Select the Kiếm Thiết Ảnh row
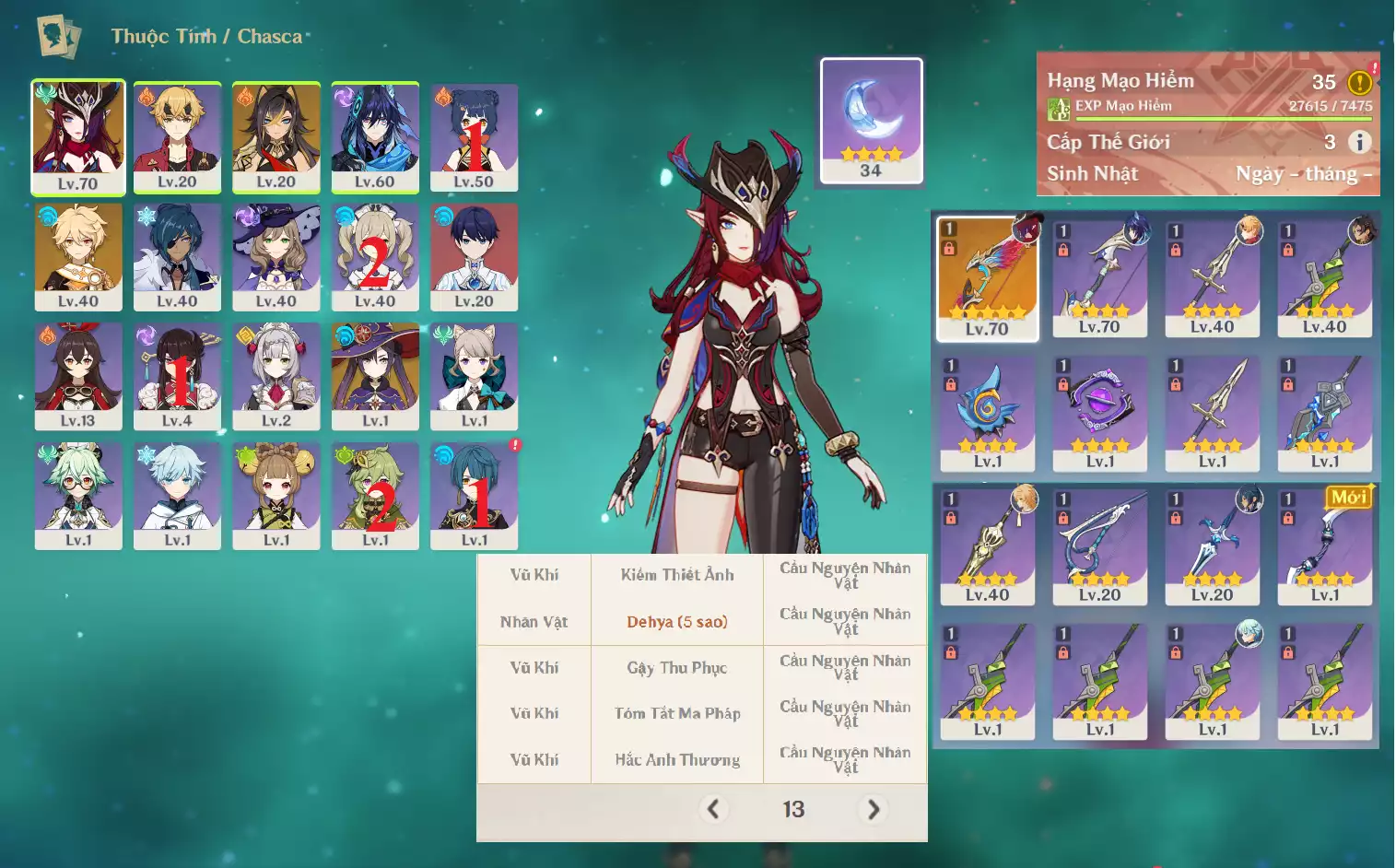 (677, 575)
